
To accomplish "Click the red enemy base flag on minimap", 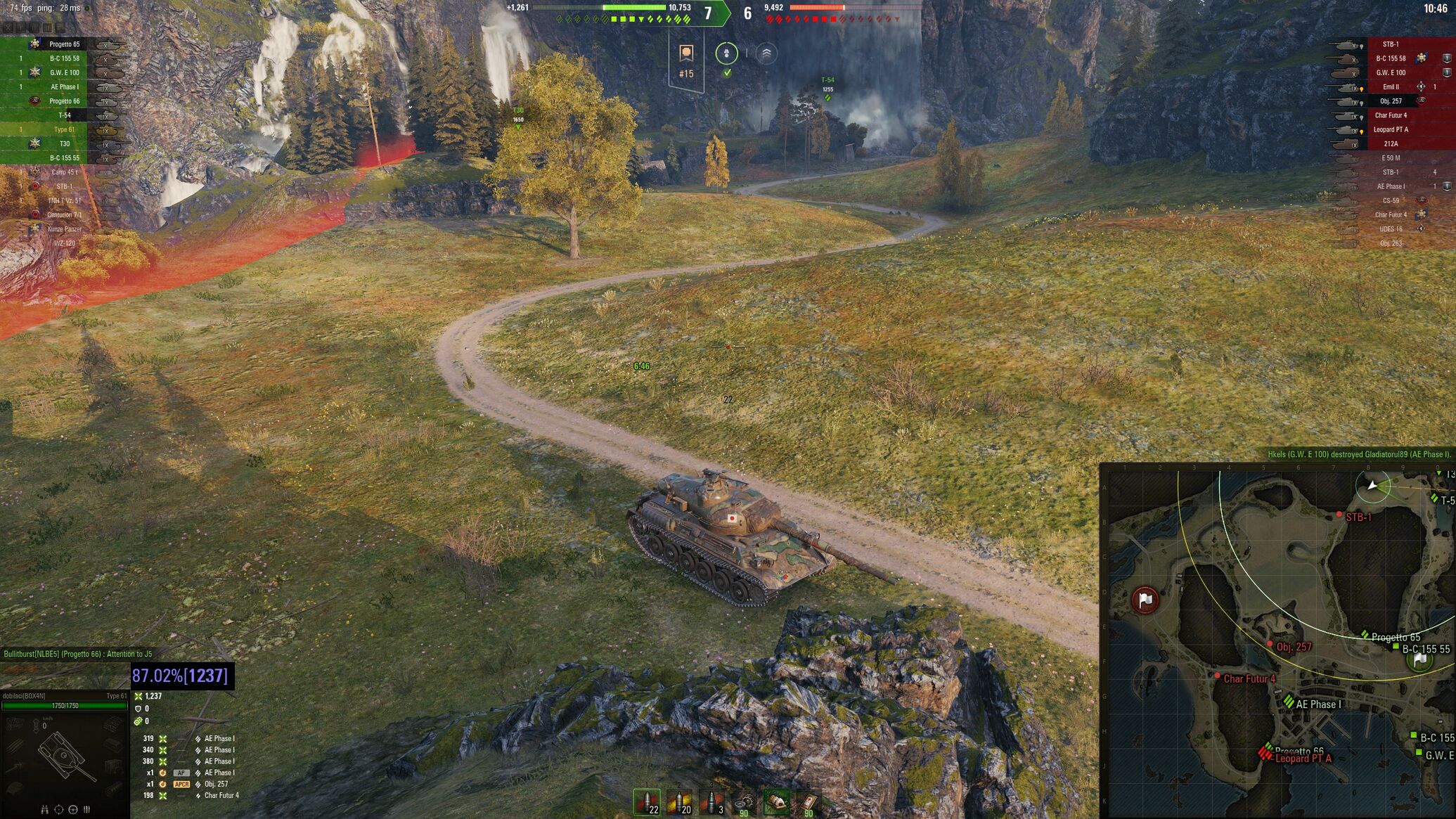I will tap(1145, 600).
